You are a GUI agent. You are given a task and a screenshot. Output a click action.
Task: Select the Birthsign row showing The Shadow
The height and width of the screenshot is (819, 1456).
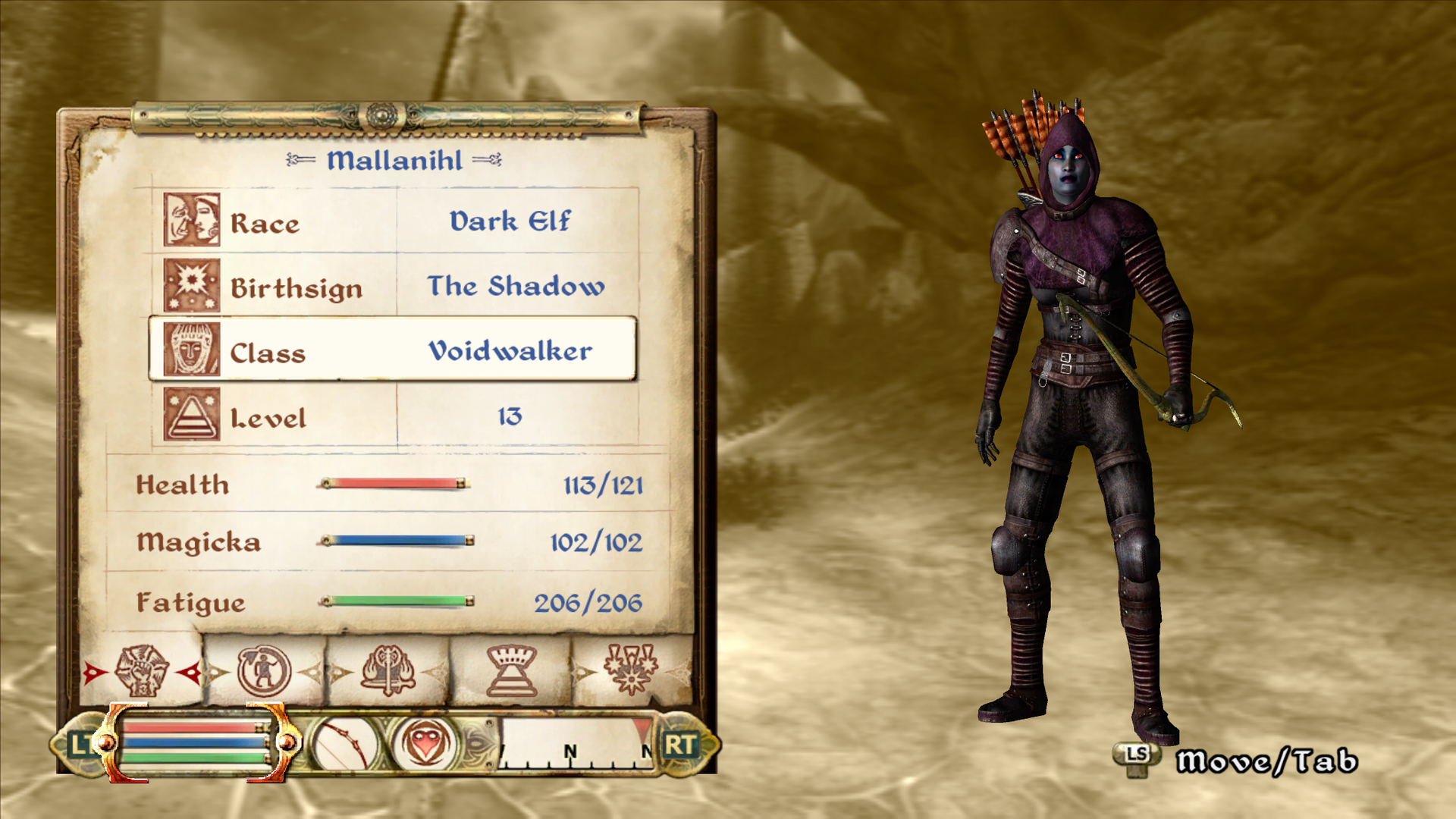pyautogui.click(x=394, y=286)
